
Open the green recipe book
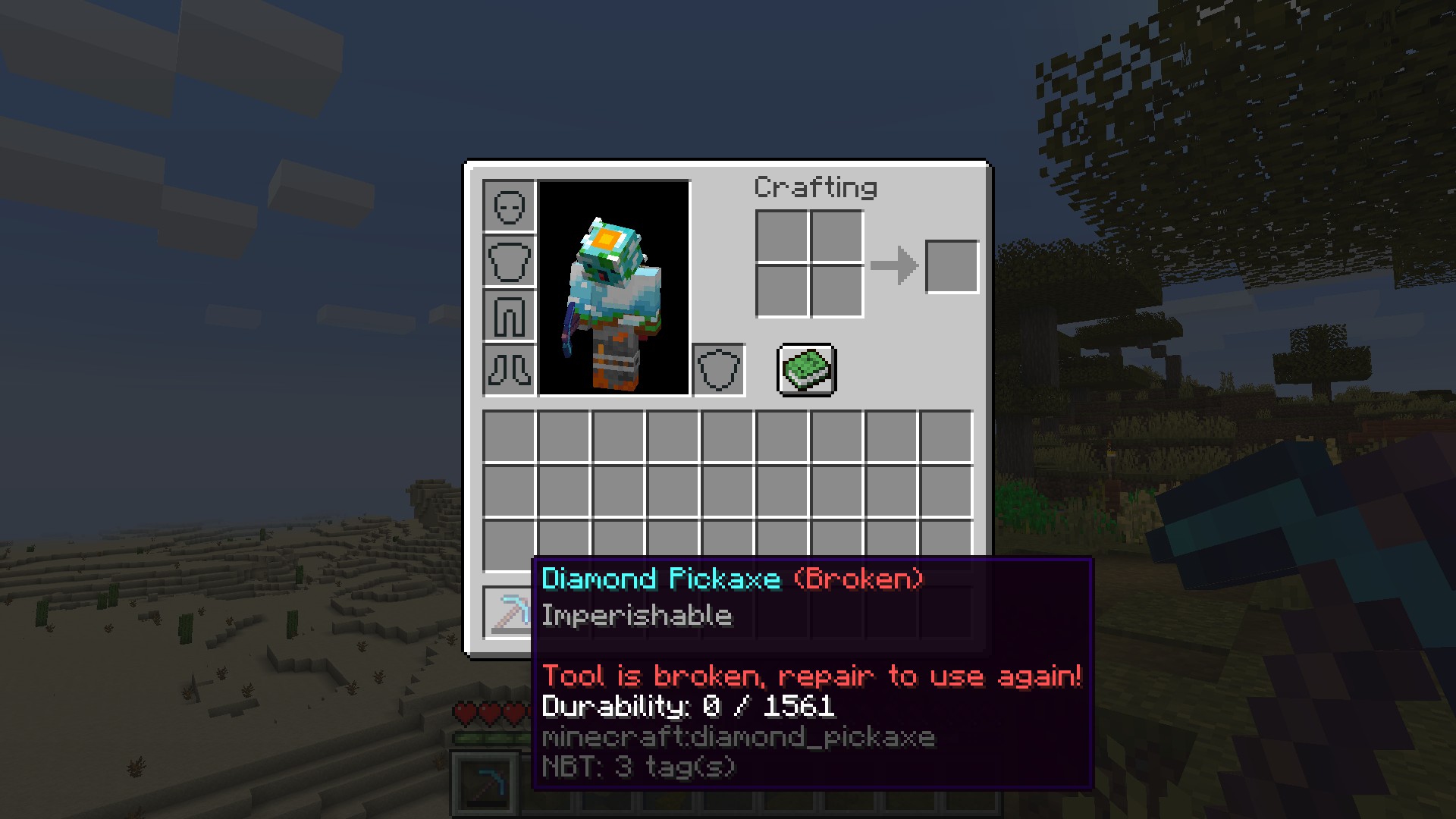(807, 370)
